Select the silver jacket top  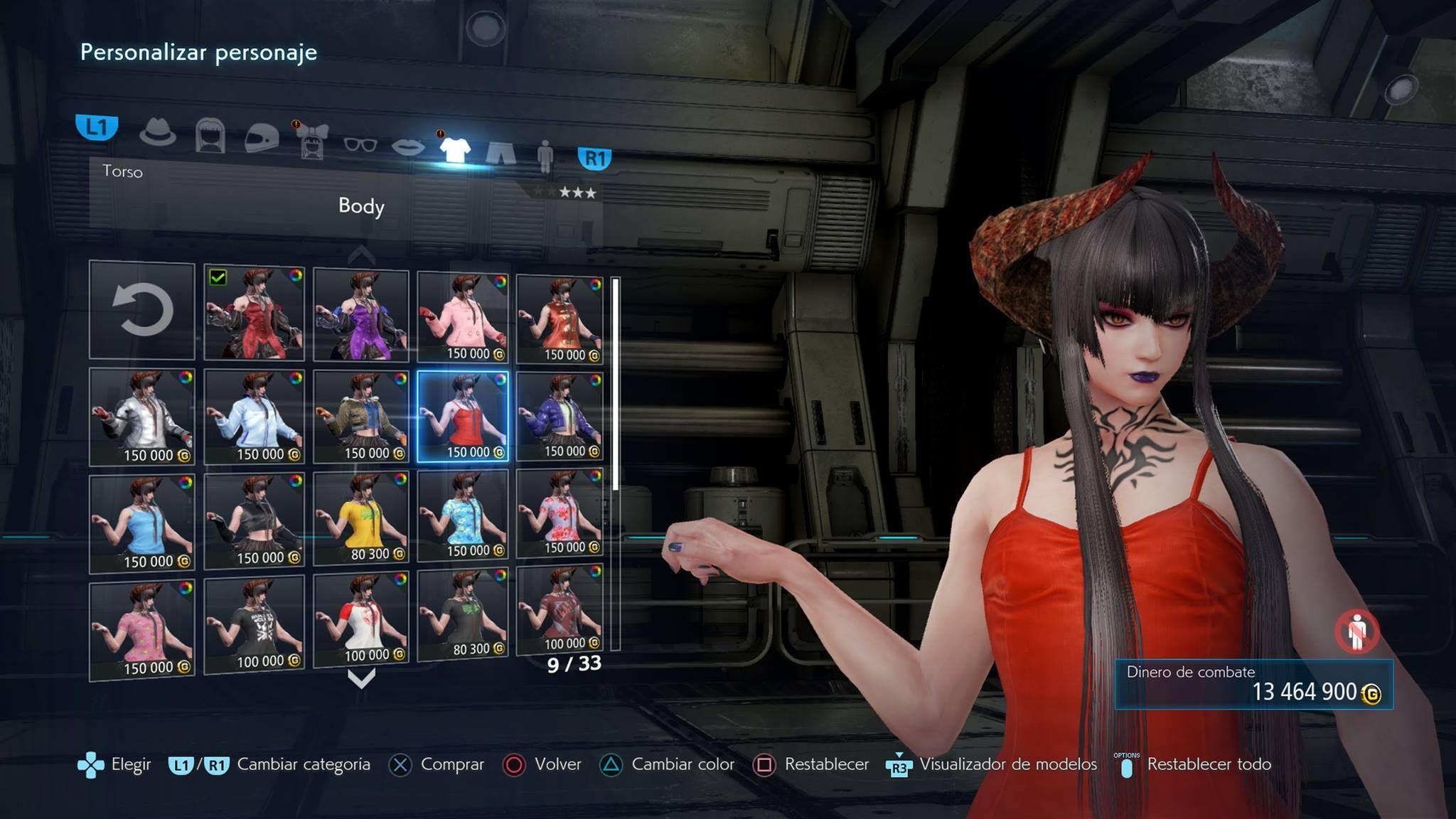[x=142, y=417]
